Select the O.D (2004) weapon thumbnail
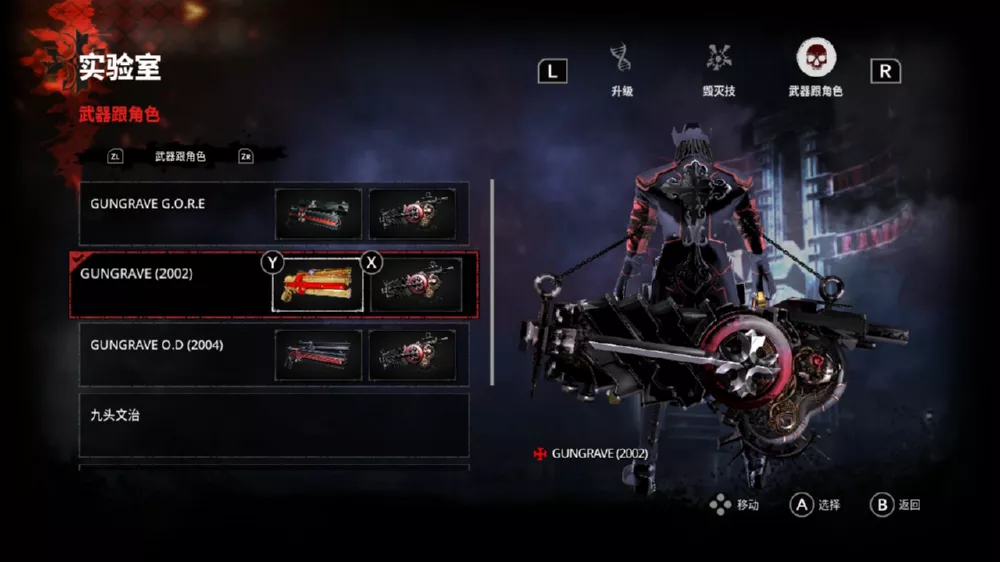The width and height of the screenshot is (1000, 562). [x=318, y=355]
